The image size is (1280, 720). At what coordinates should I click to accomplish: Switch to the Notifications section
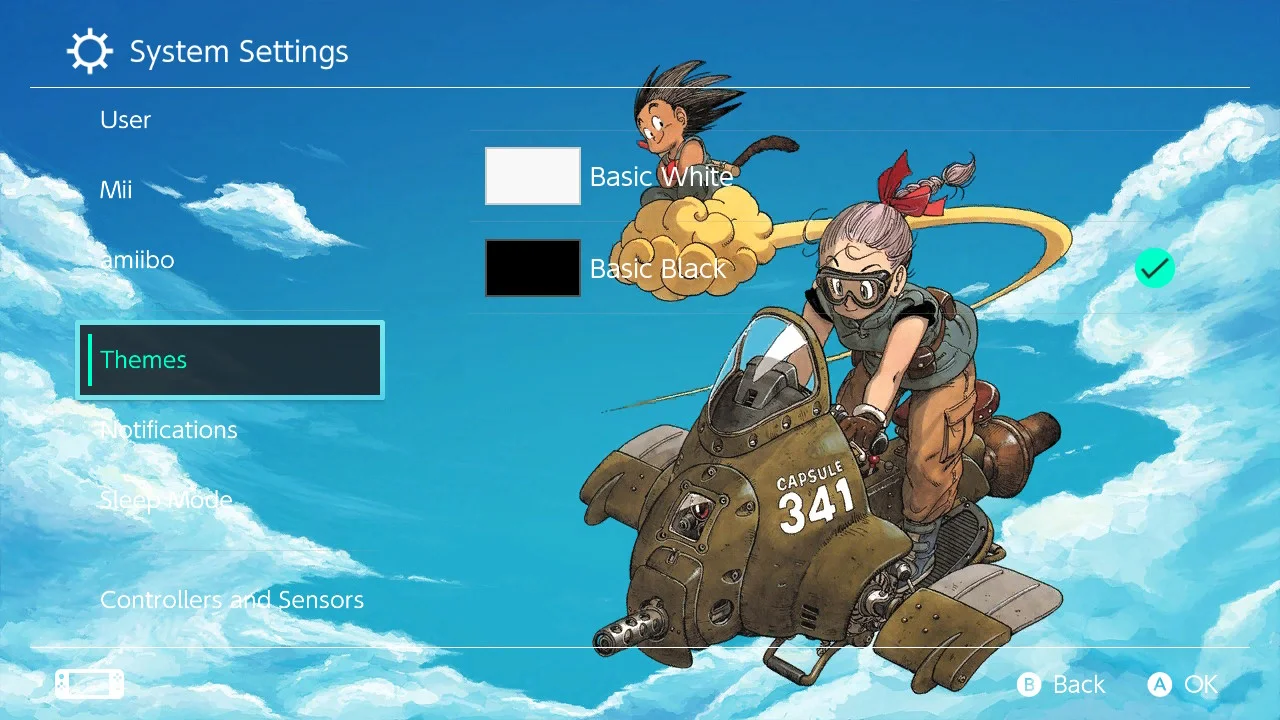pos(168,429)
